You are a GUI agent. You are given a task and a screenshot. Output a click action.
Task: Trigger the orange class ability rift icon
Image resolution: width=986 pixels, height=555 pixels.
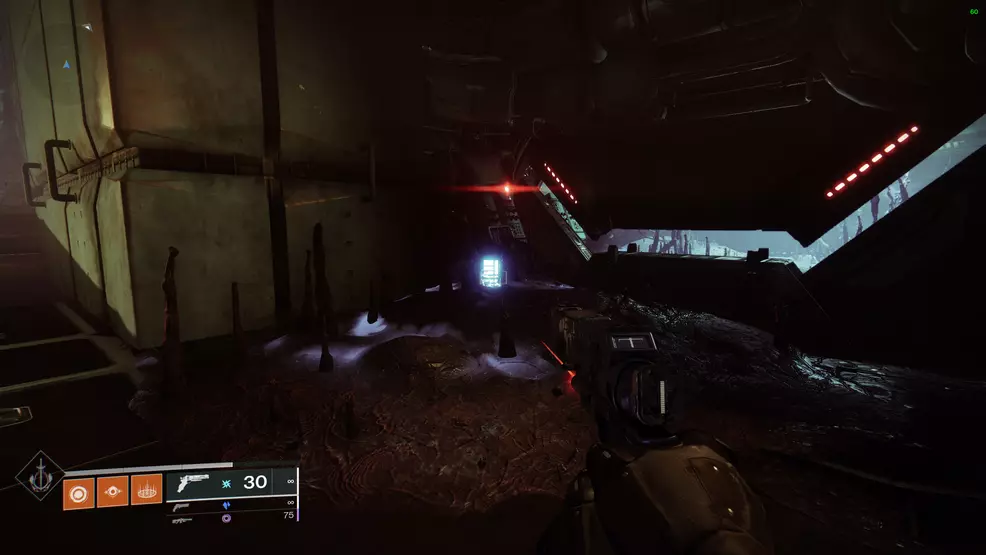[x=146, y=490]
